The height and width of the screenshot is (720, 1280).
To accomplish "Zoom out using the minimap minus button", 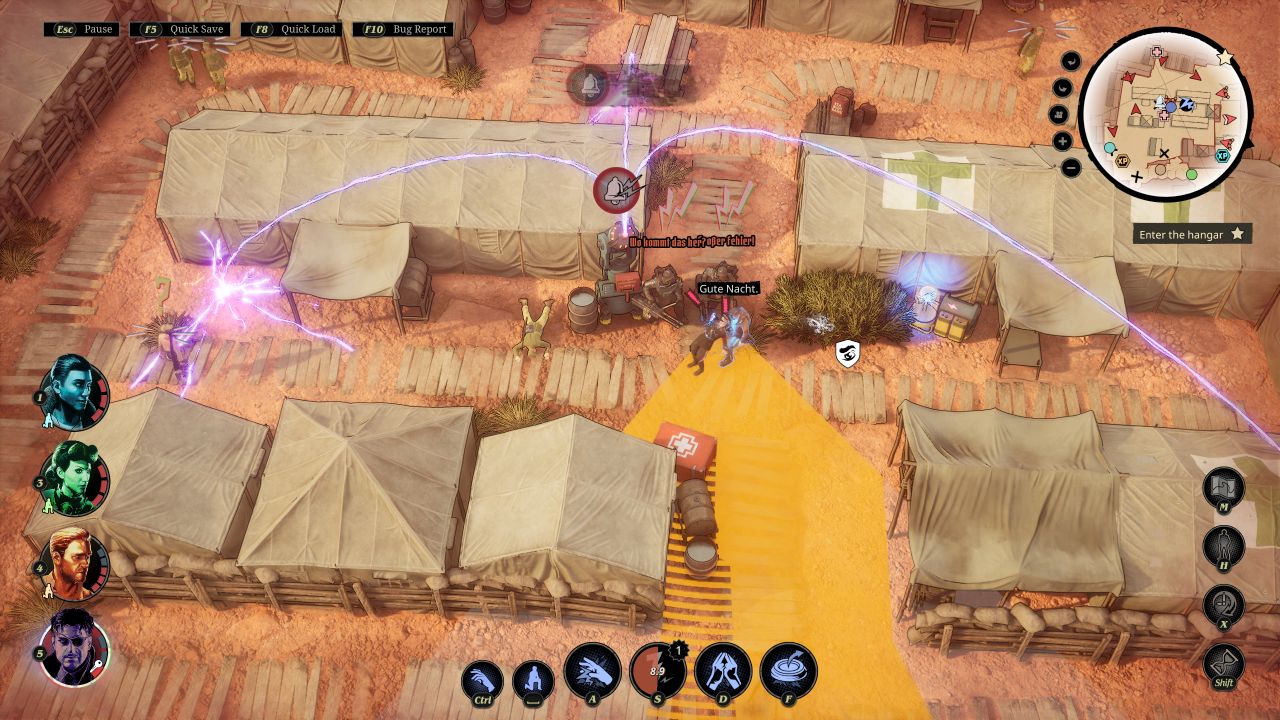I will point(1071,167).
